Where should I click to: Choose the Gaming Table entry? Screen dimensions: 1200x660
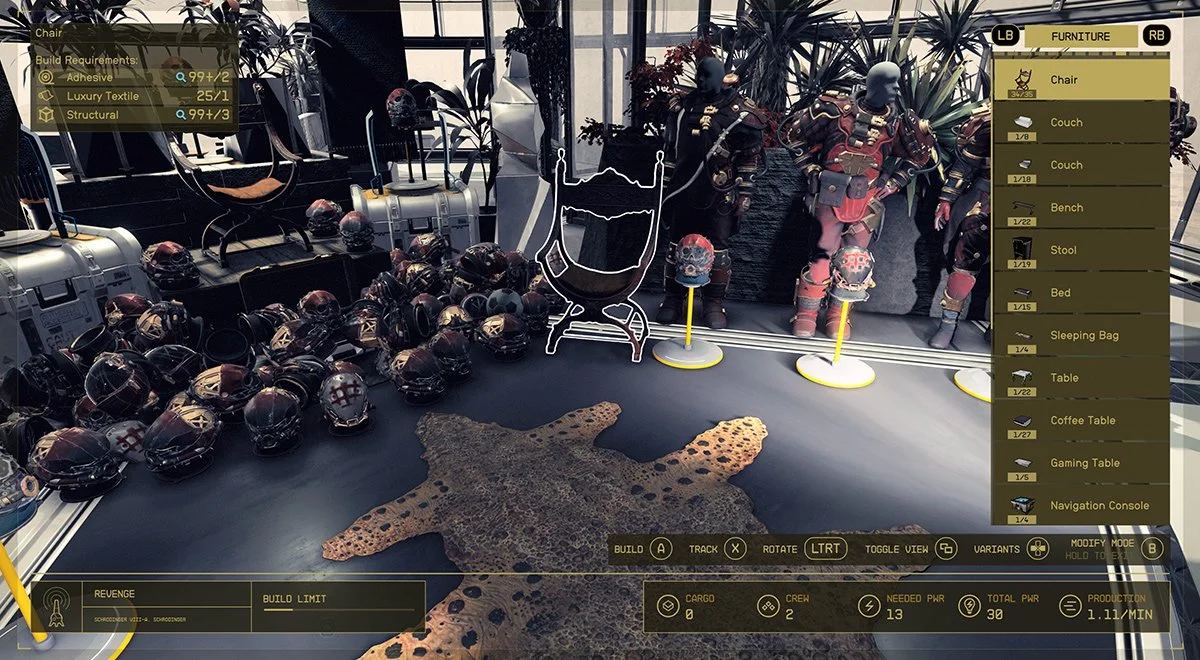[1080, 463]
